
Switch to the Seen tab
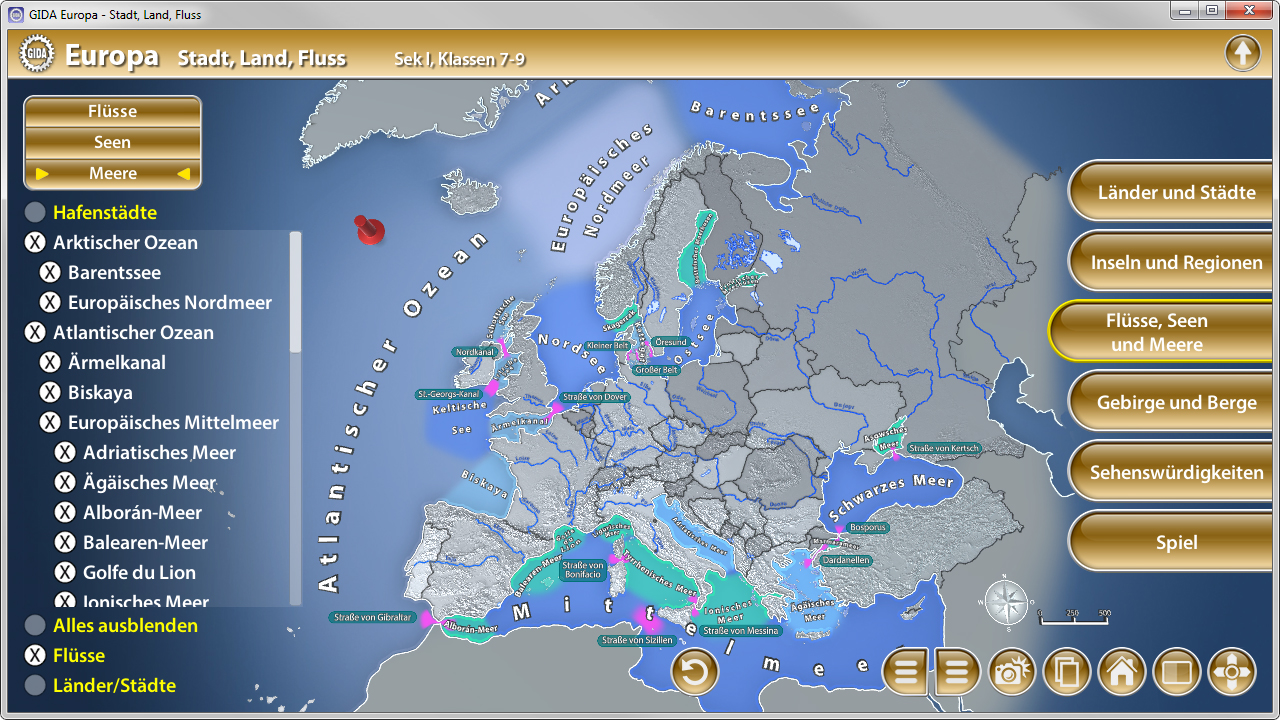point(111,141)
